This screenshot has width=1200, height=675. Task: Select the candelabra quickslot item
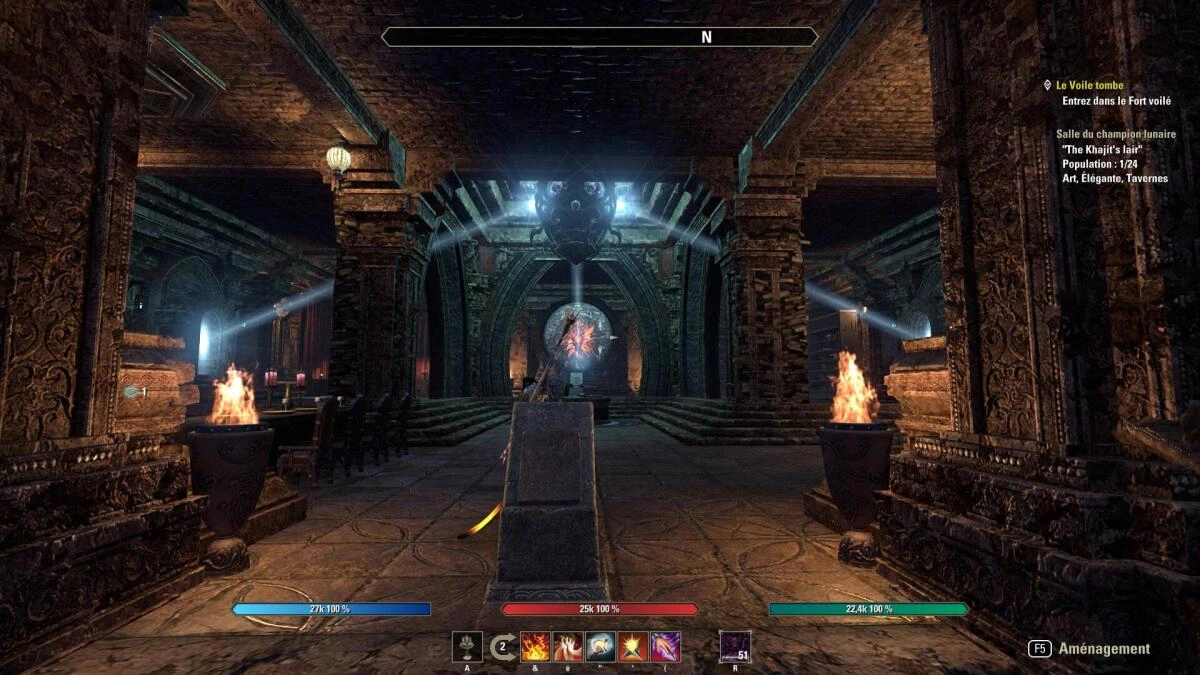(x=467, y=647)
